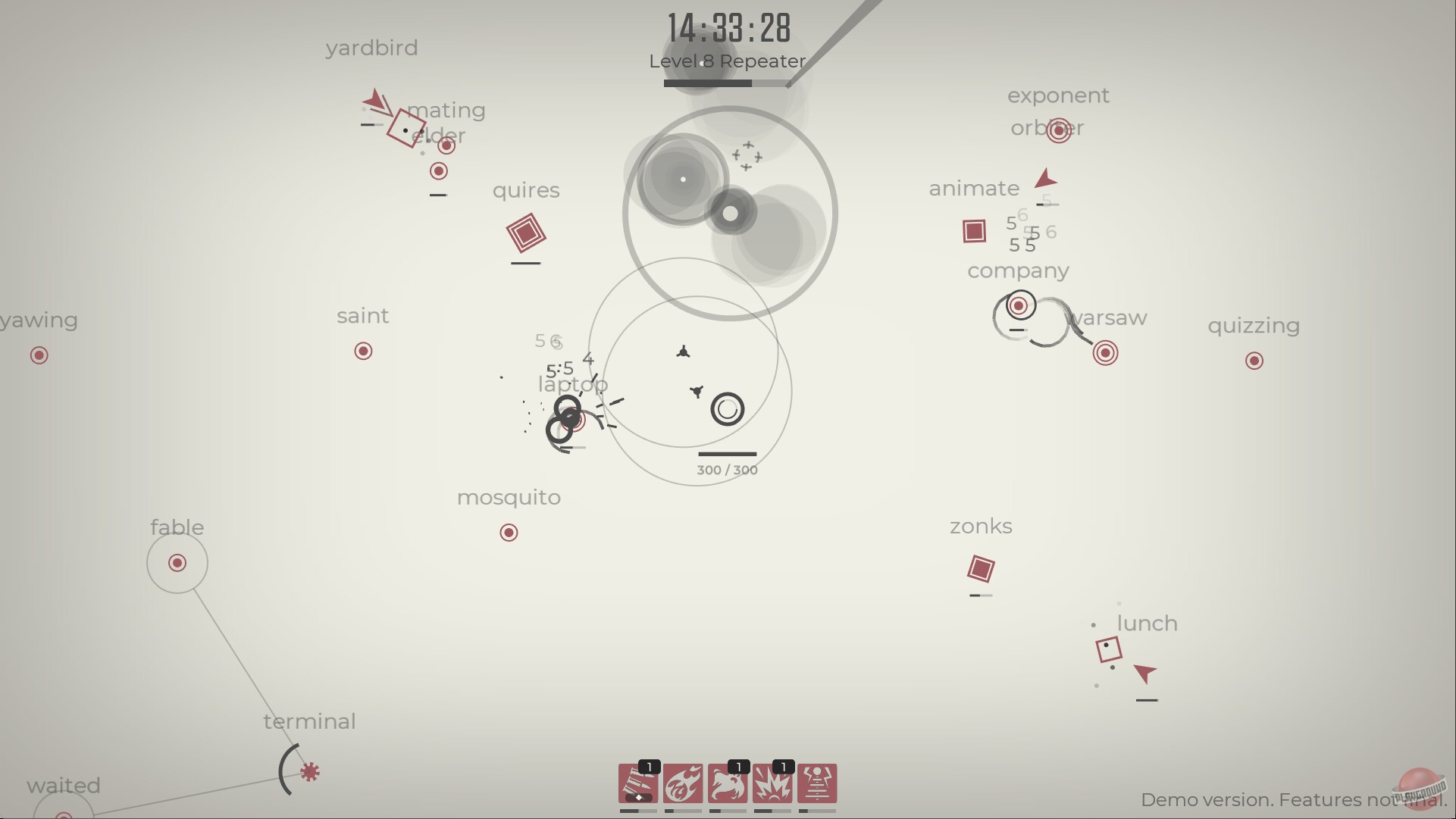This screenshot has height=819, width=1456.
Task: Select the red square building near zonks
Action: tap(982, 567)
